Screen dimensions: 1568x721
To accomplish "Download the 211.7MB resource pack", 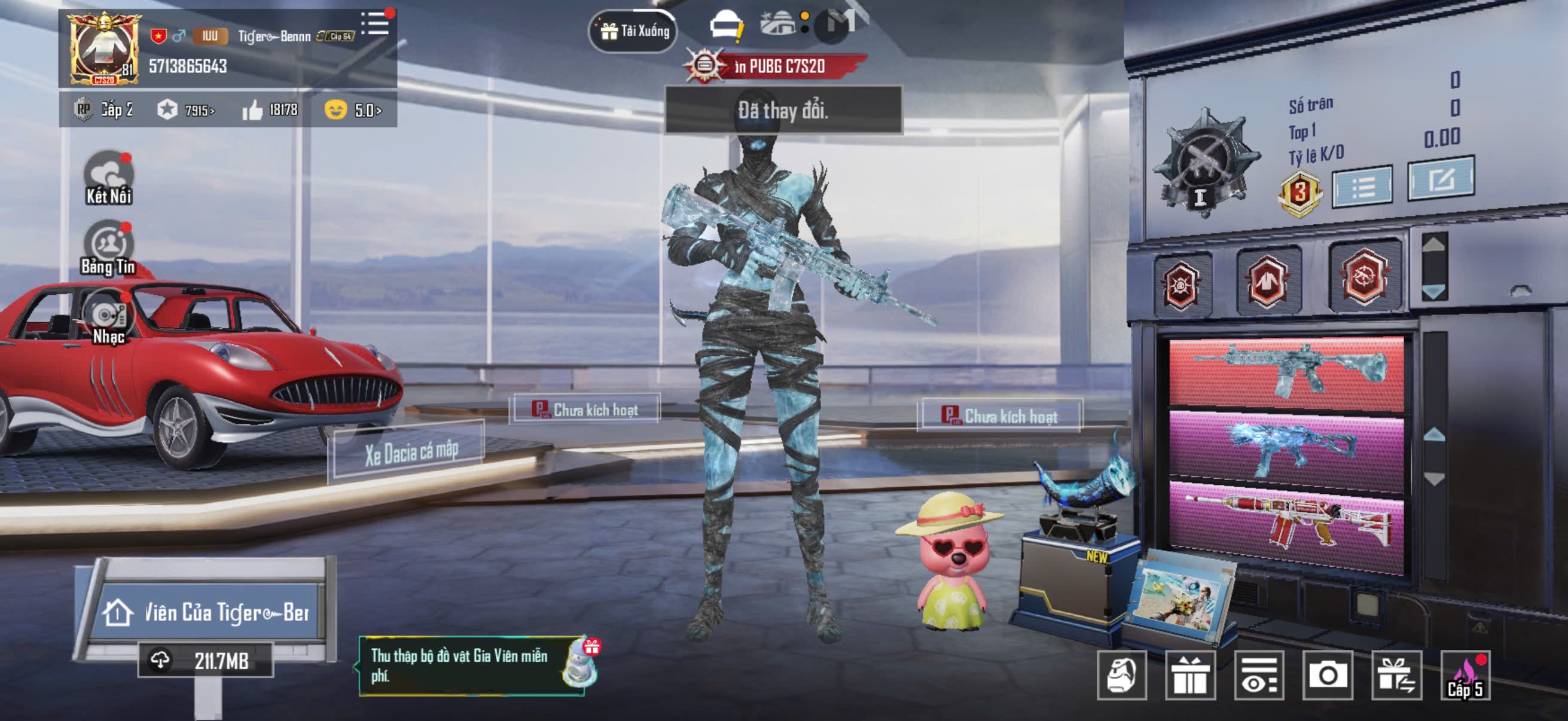I will pos(205,661).
